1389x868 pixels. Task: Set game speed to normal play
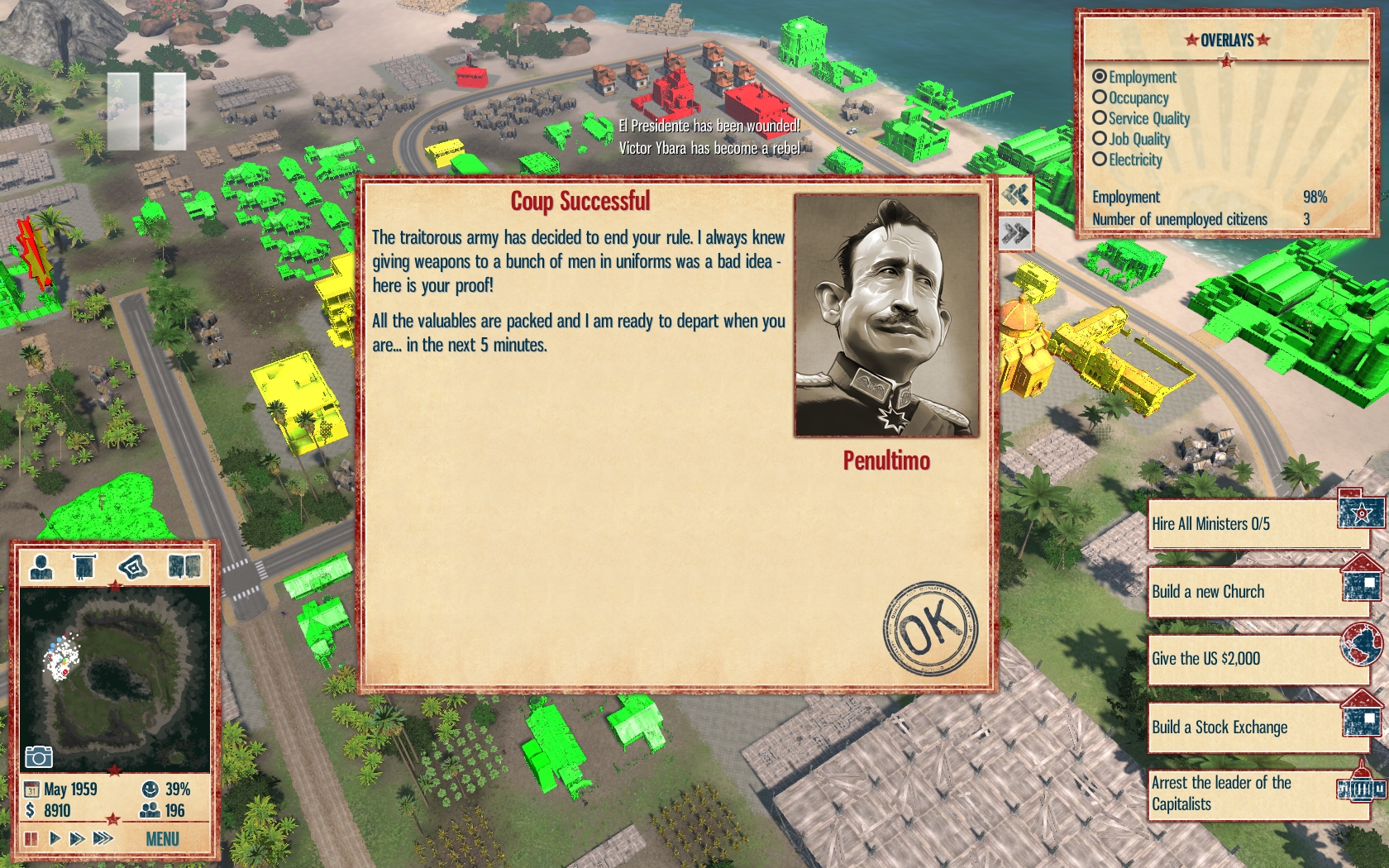click(55, 839)
